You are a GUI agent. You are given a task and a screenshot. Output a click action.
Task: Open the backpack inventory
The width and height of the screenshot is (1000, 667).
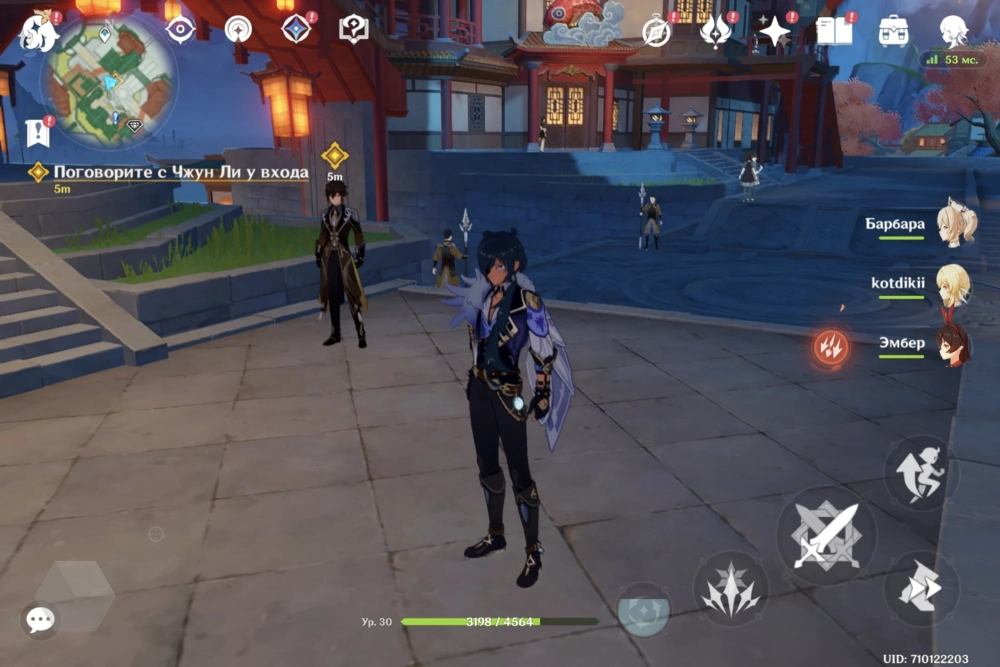[x=893, y=31]
